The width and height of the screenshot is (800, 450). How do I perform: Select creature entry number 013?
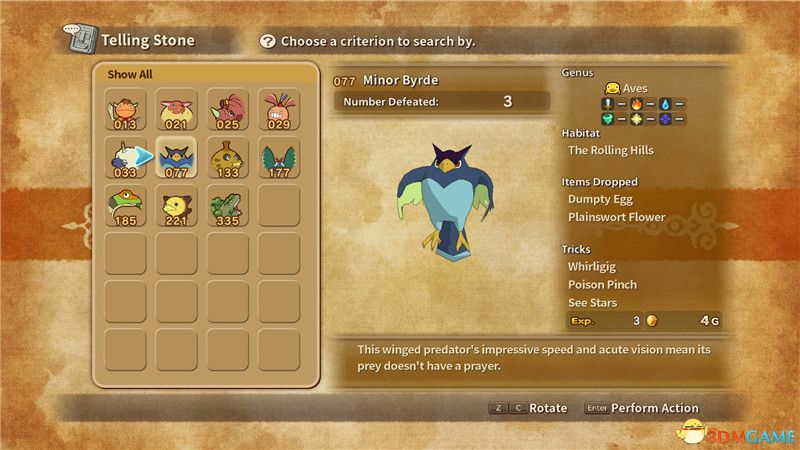125,109
